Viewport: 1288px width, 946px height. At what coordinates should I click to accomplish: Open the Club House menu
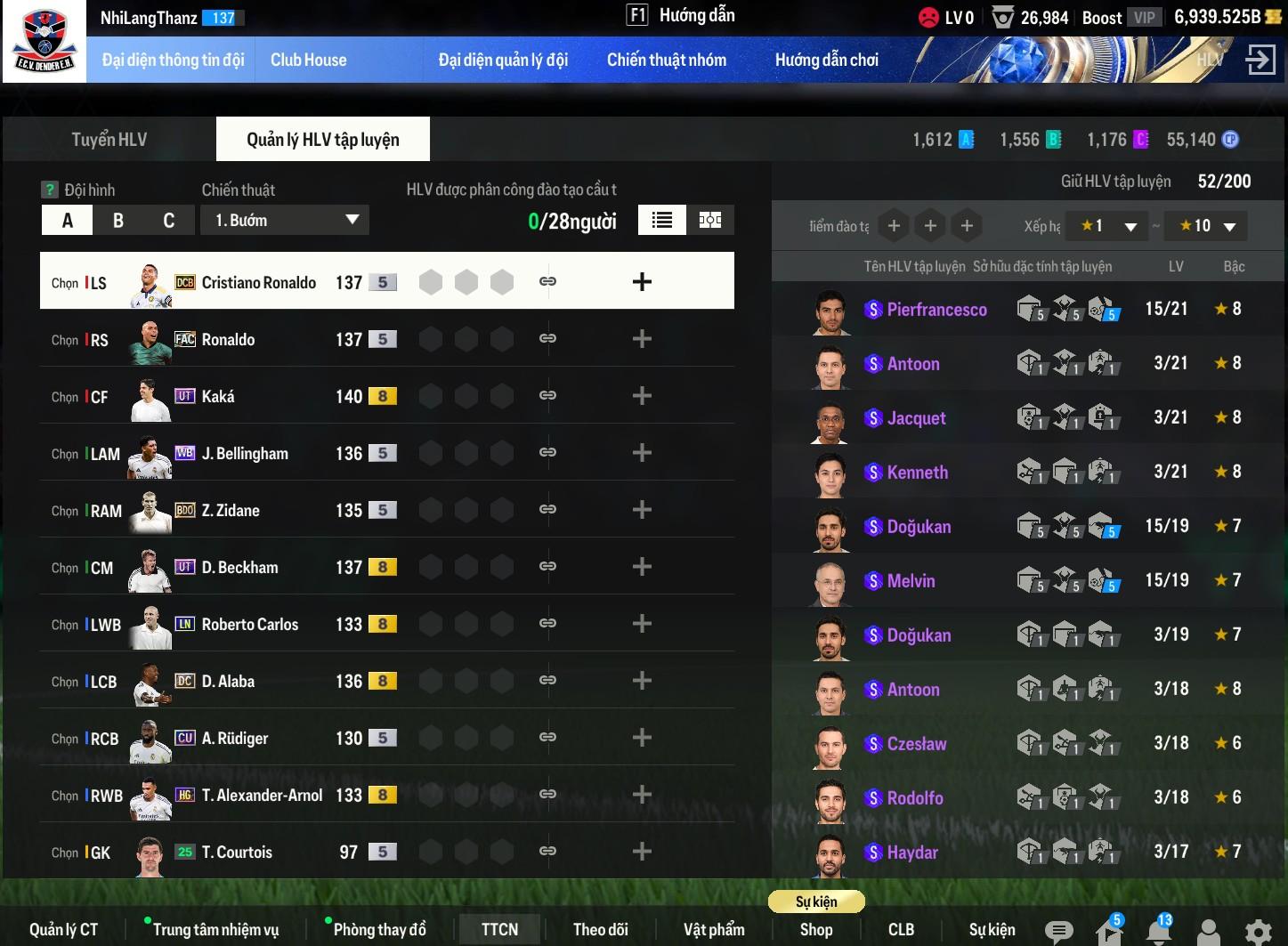pos(308,60)
